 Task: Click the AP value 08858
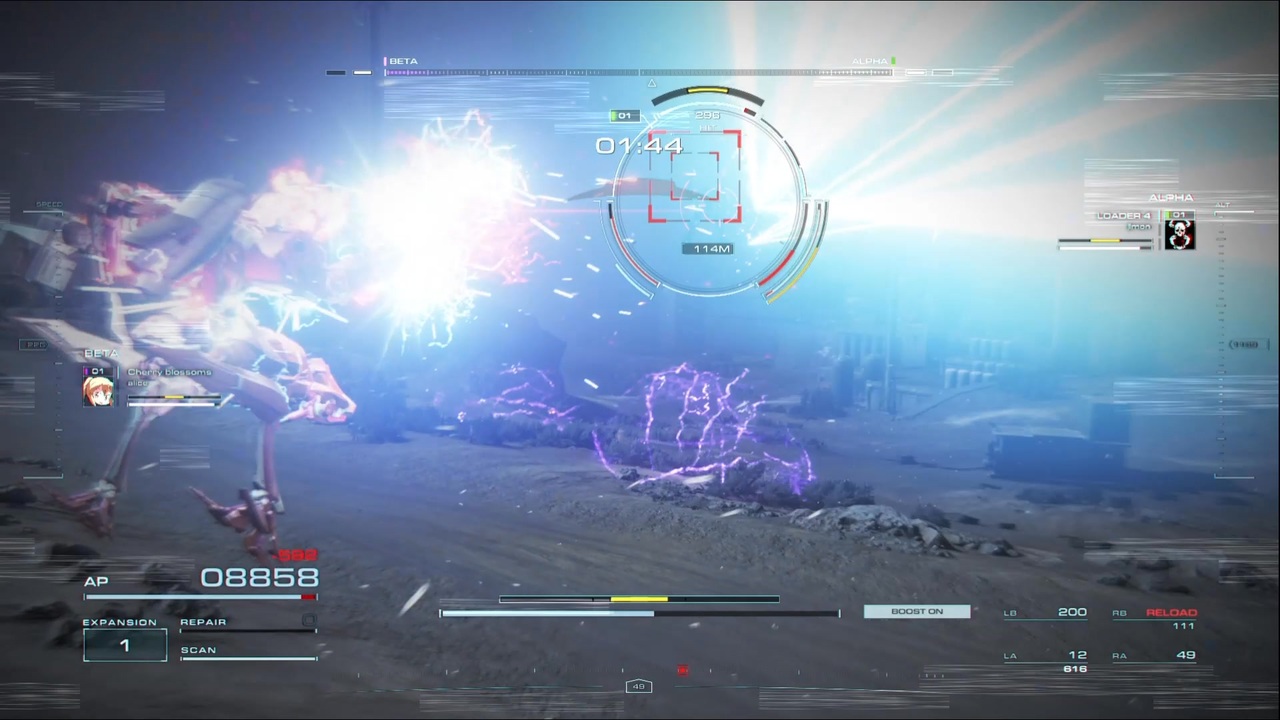[259, 577]
